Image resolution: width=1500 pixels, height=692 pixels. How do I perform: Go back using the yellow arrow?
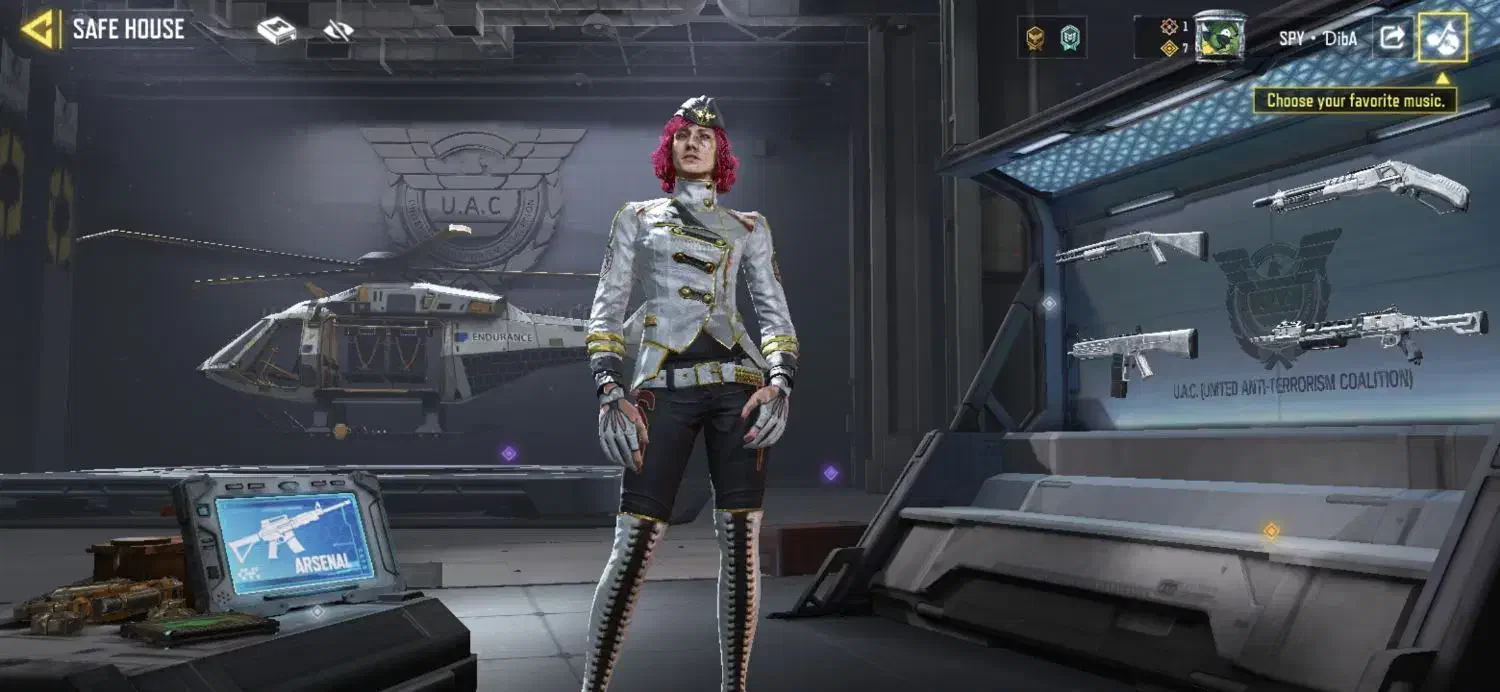point(39,30)
